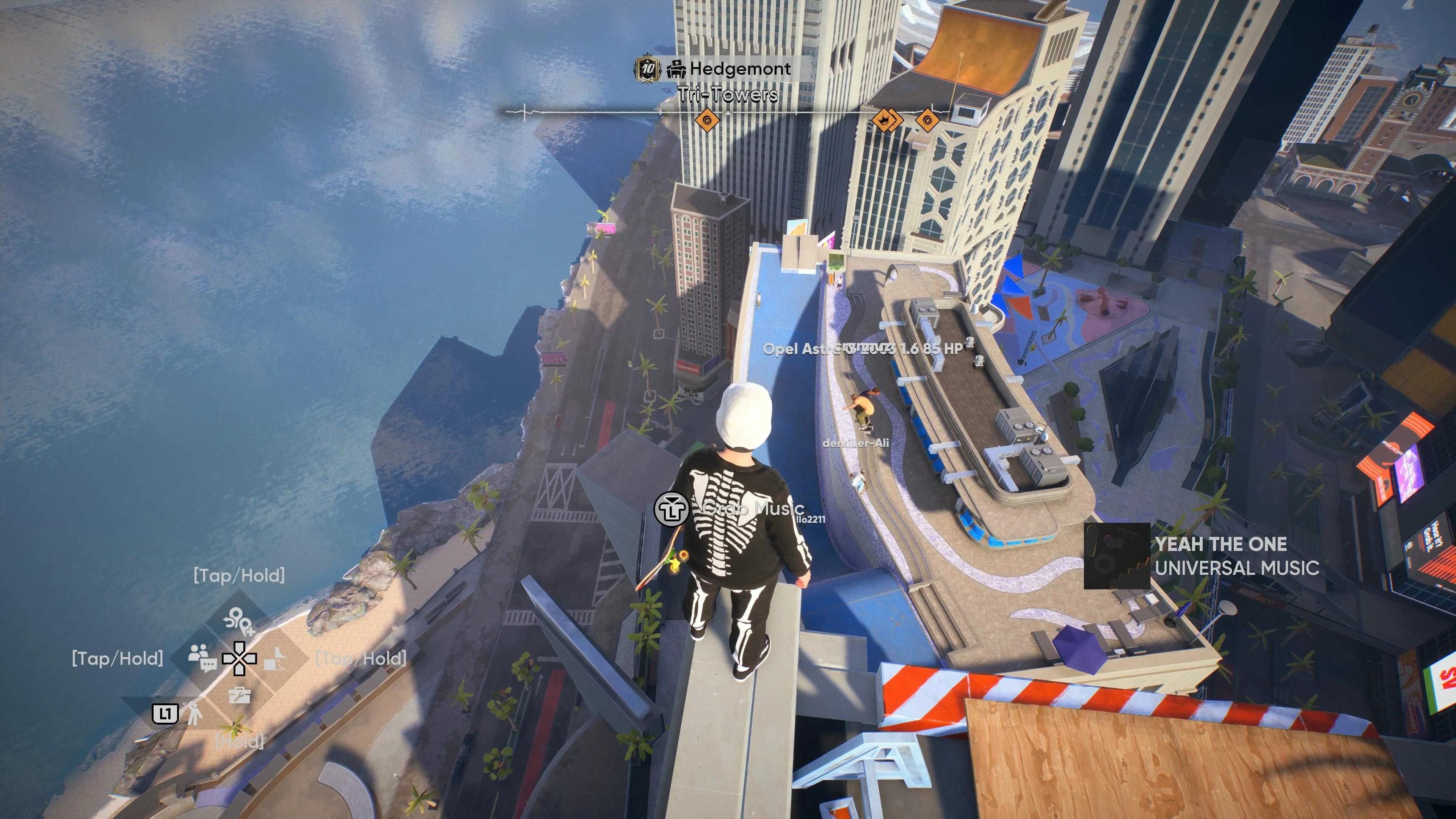Click the swirl marker beneath the Tri-Towers label
The width and height of the screenshot is (1456, 819).
tap(706, 120)
